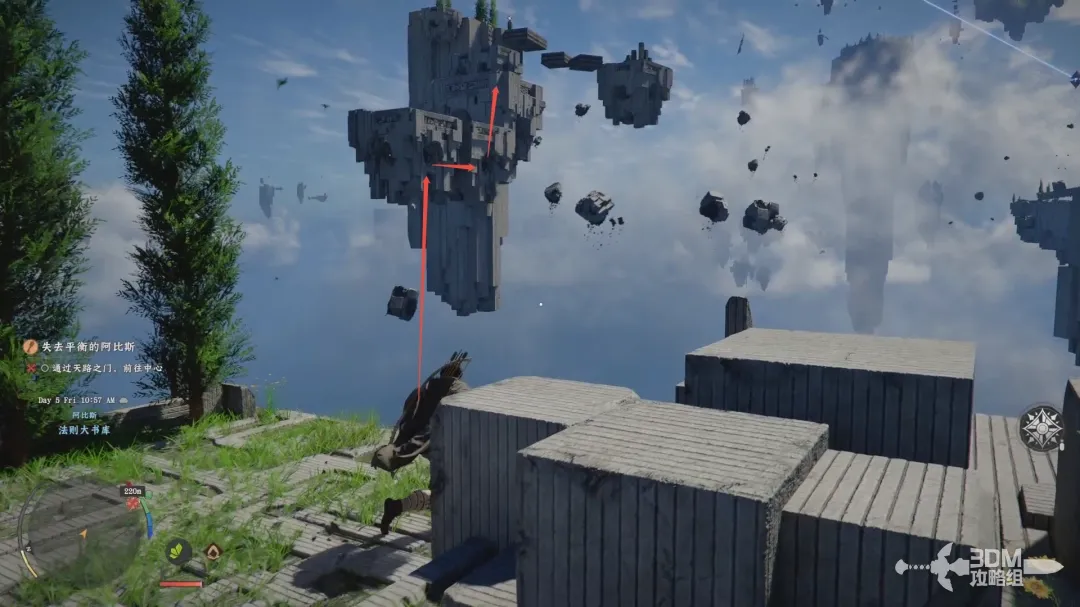Select the 法则大书库 location label
The height and width of the screenshot is (607, 1080).
[84, 428]
